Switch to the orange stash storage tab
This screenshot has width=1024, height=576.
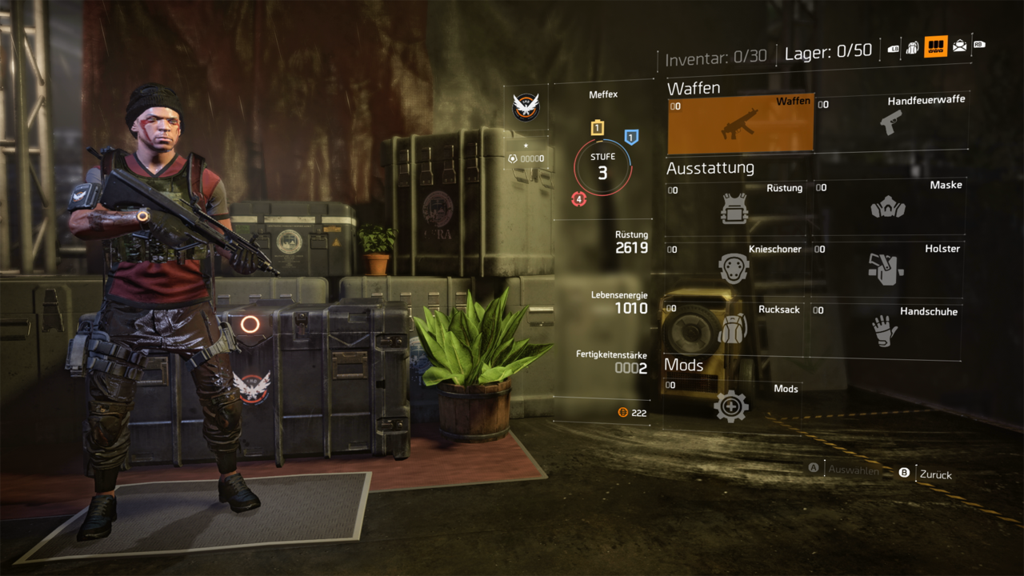tap(936, 46)
